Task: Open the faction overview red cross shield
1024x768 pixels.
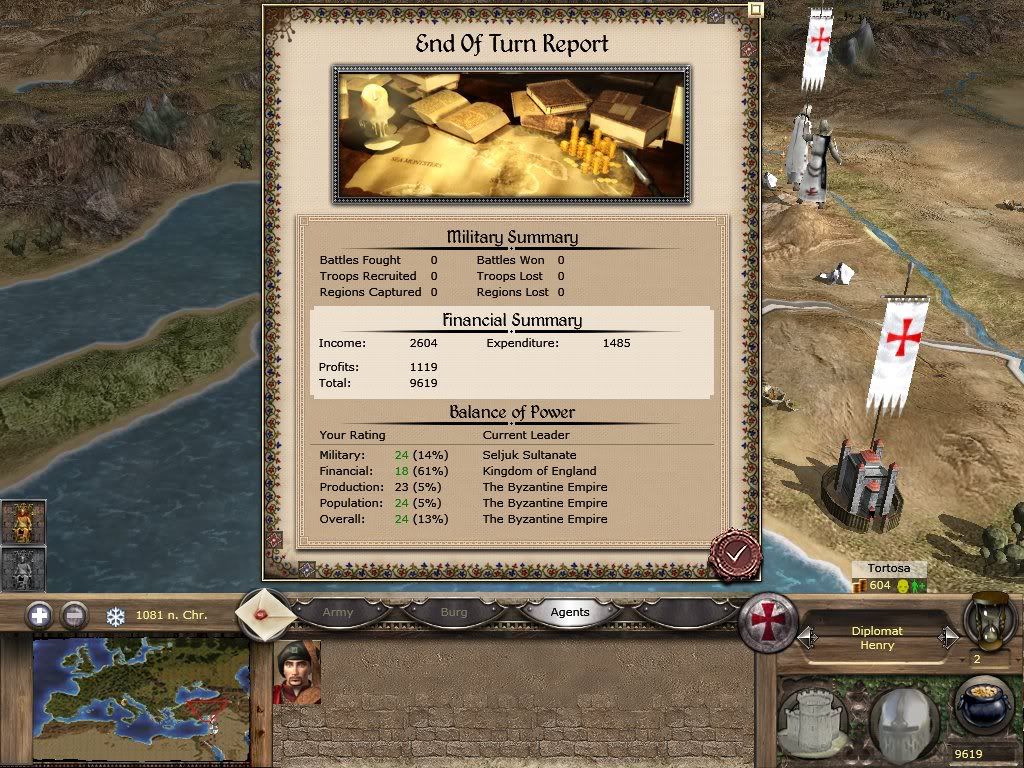Action: coord(768,623)
